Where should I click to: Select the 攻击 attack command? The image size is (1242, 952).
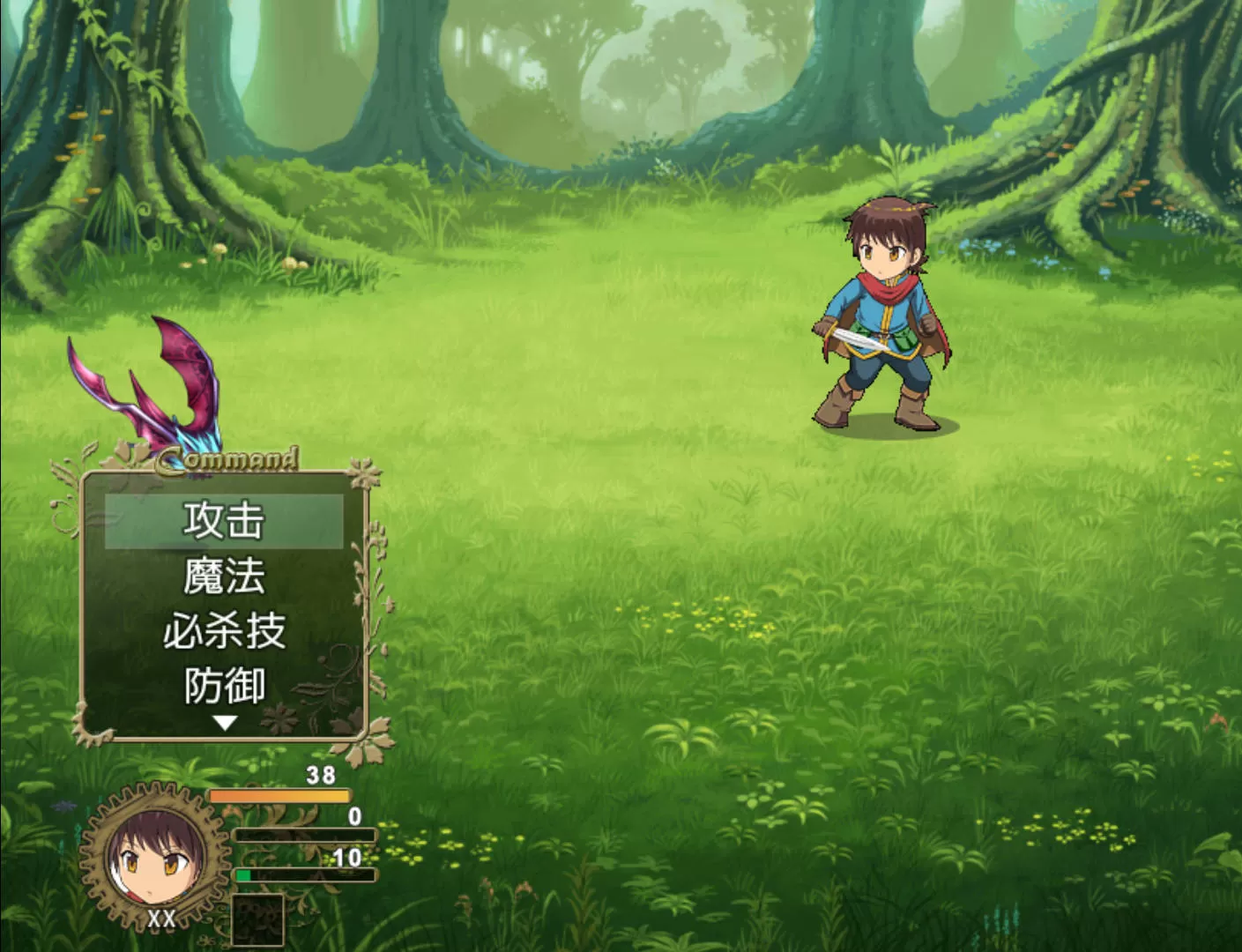[x=224, y=521]
